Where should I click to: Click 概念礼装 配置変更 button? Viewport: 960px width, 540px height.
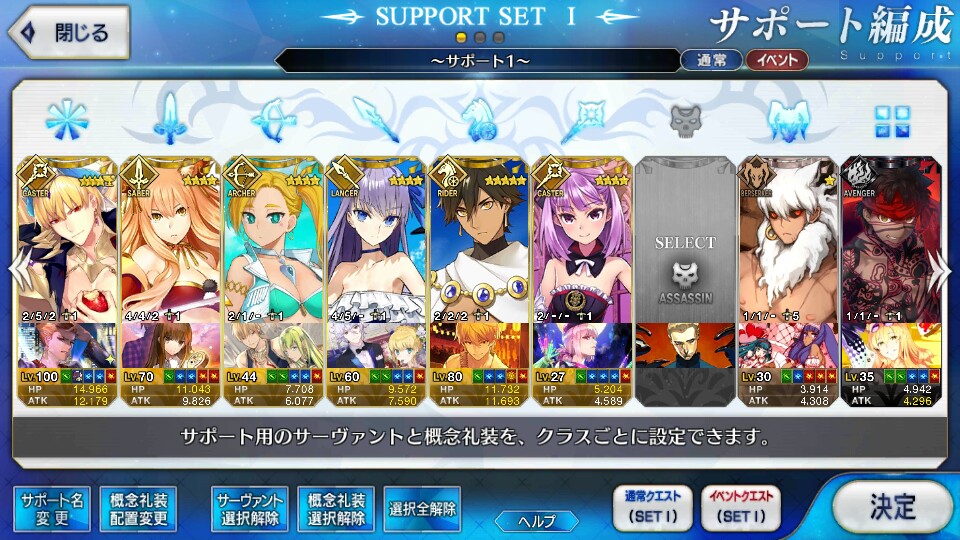(x=139, y=509)
